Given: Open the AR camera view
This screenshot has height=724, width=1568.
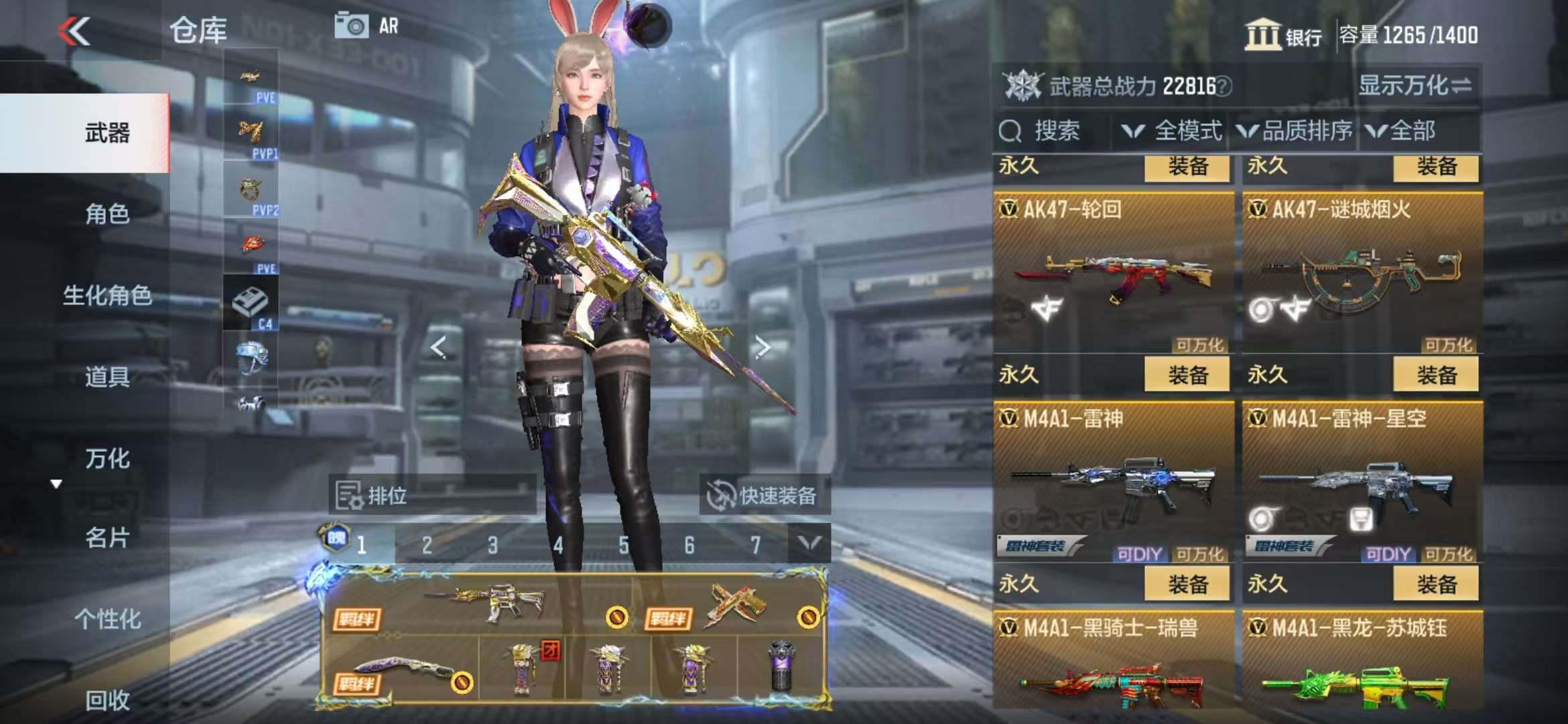Looking at the screenshot, I should point(367,26).
